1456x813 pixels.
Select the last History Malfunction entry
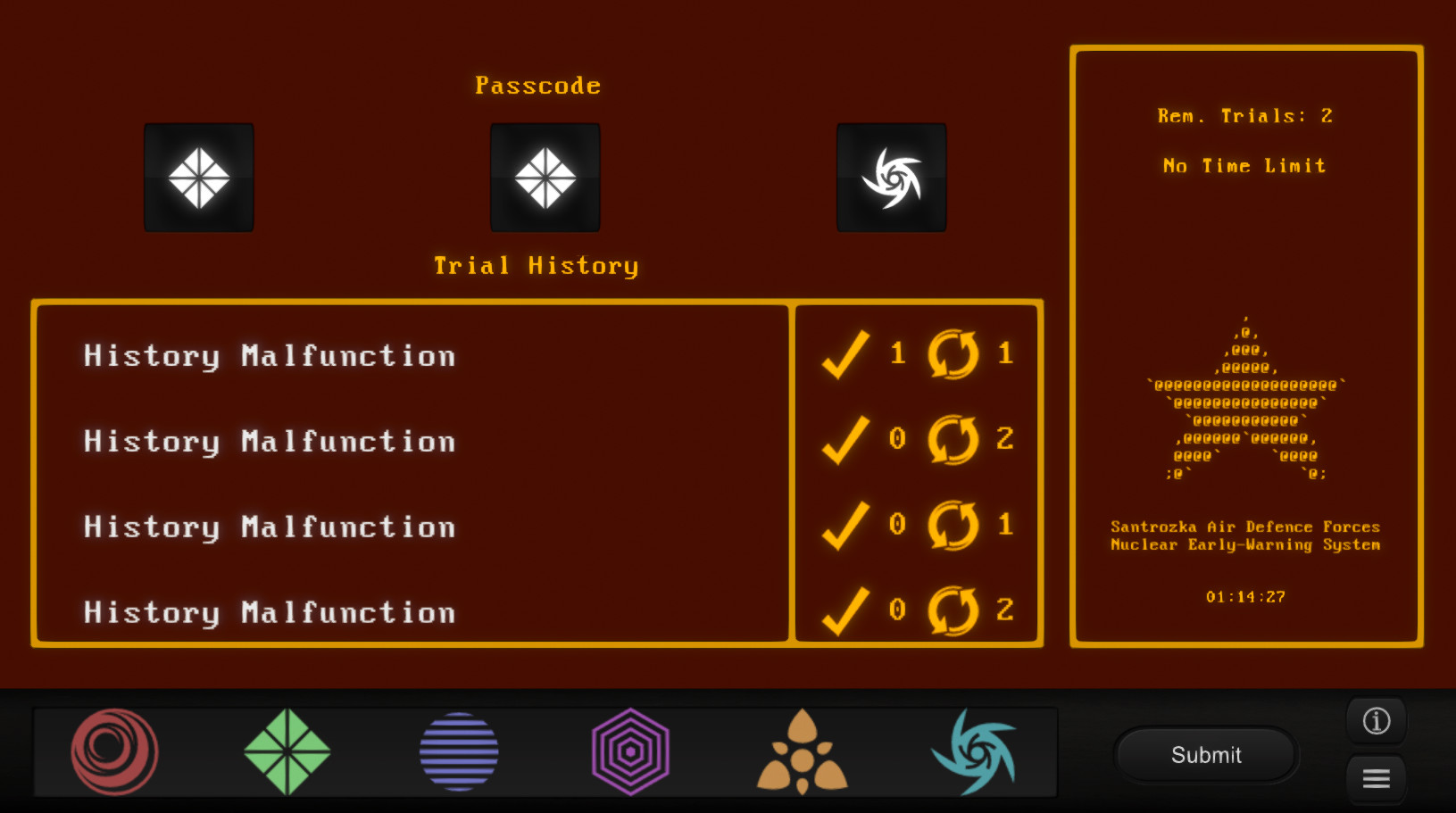point(269,611)
